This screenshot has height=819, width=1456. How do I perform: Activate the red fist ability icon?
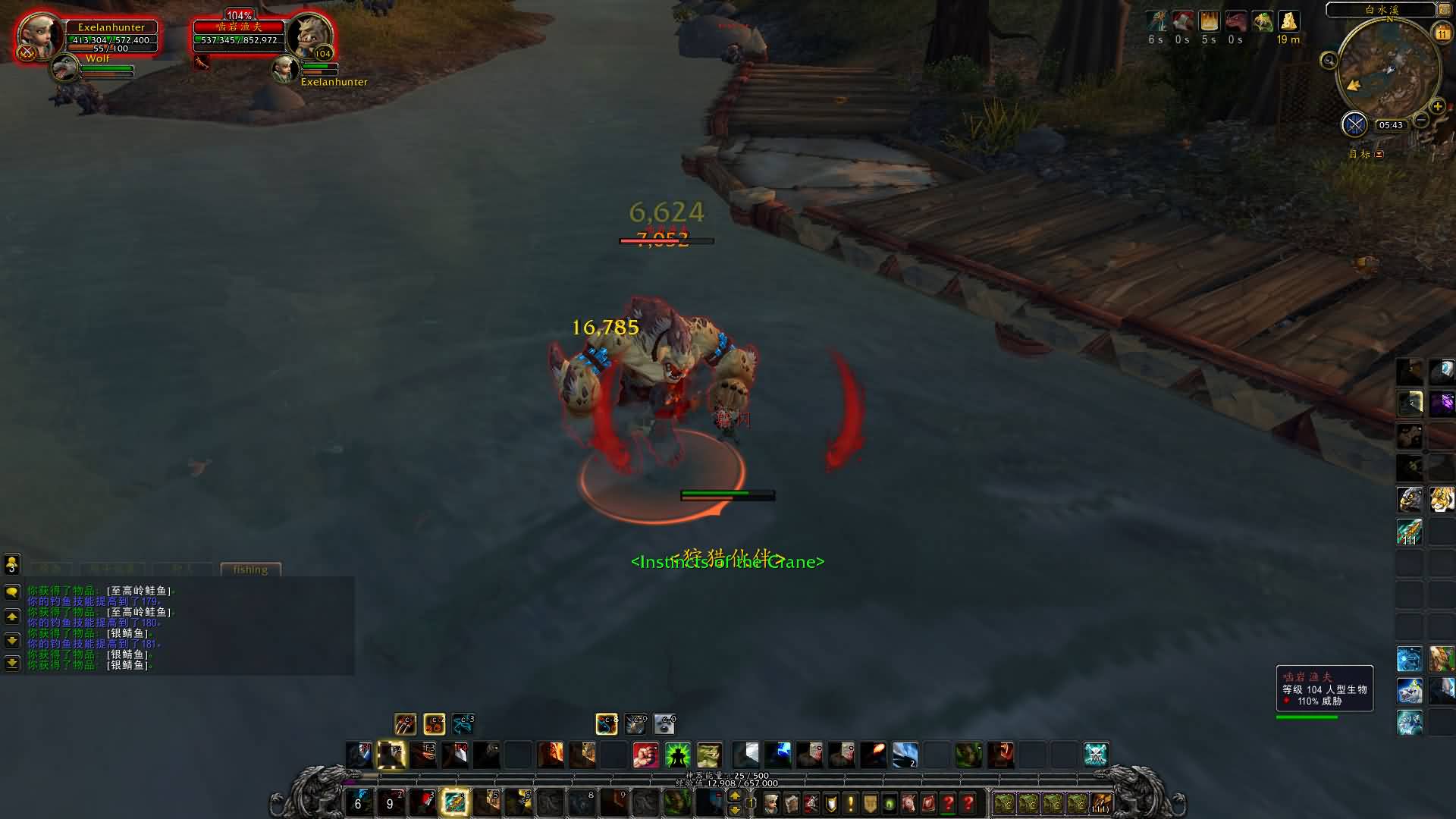pyautogui.click(x=645, y=755)
